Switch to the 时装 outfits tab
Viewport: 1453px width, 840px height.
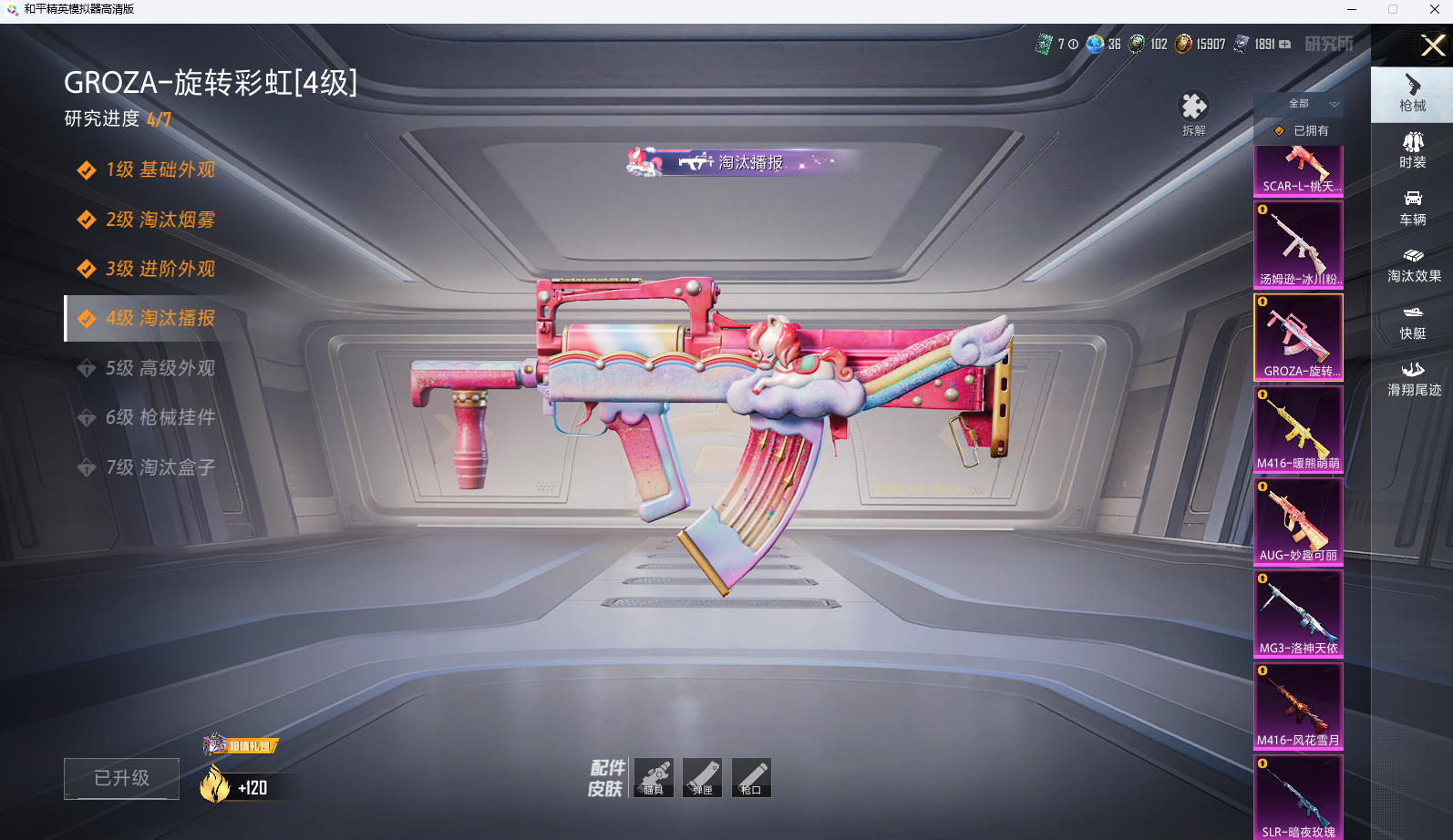(1412, 150)
